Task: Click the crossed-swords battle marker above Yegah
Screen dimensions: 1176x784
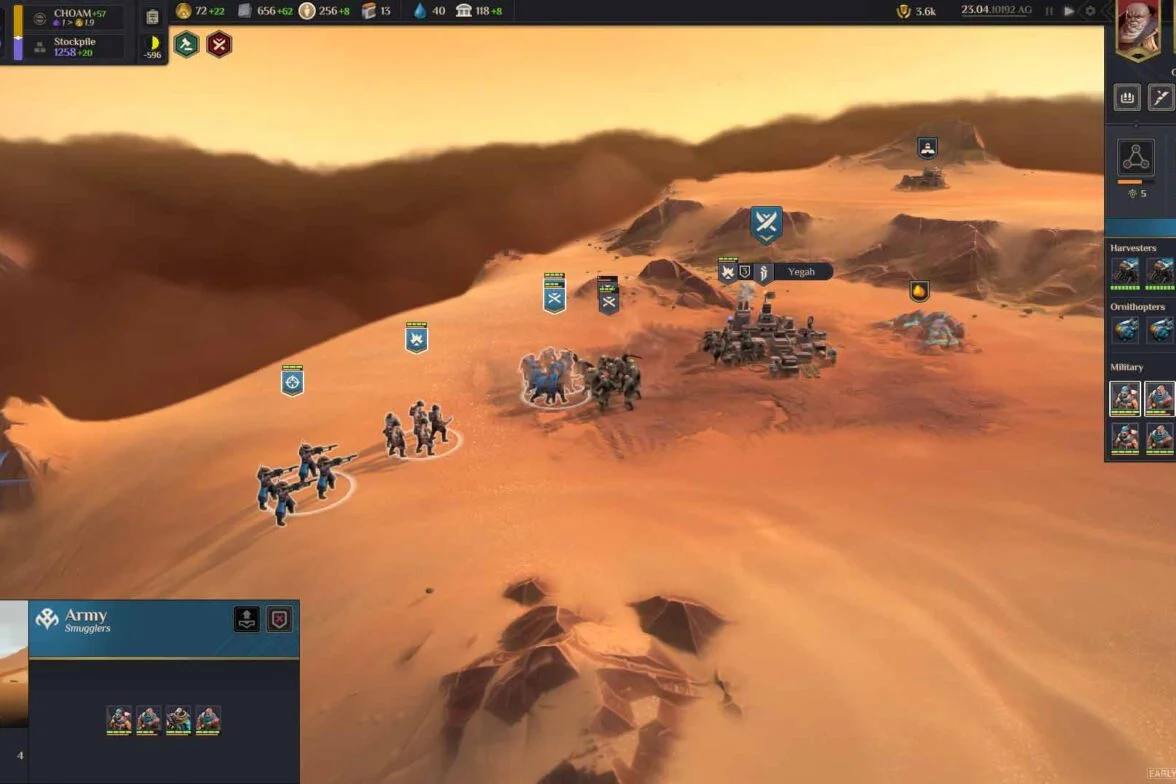Action: tap(766, 224)
